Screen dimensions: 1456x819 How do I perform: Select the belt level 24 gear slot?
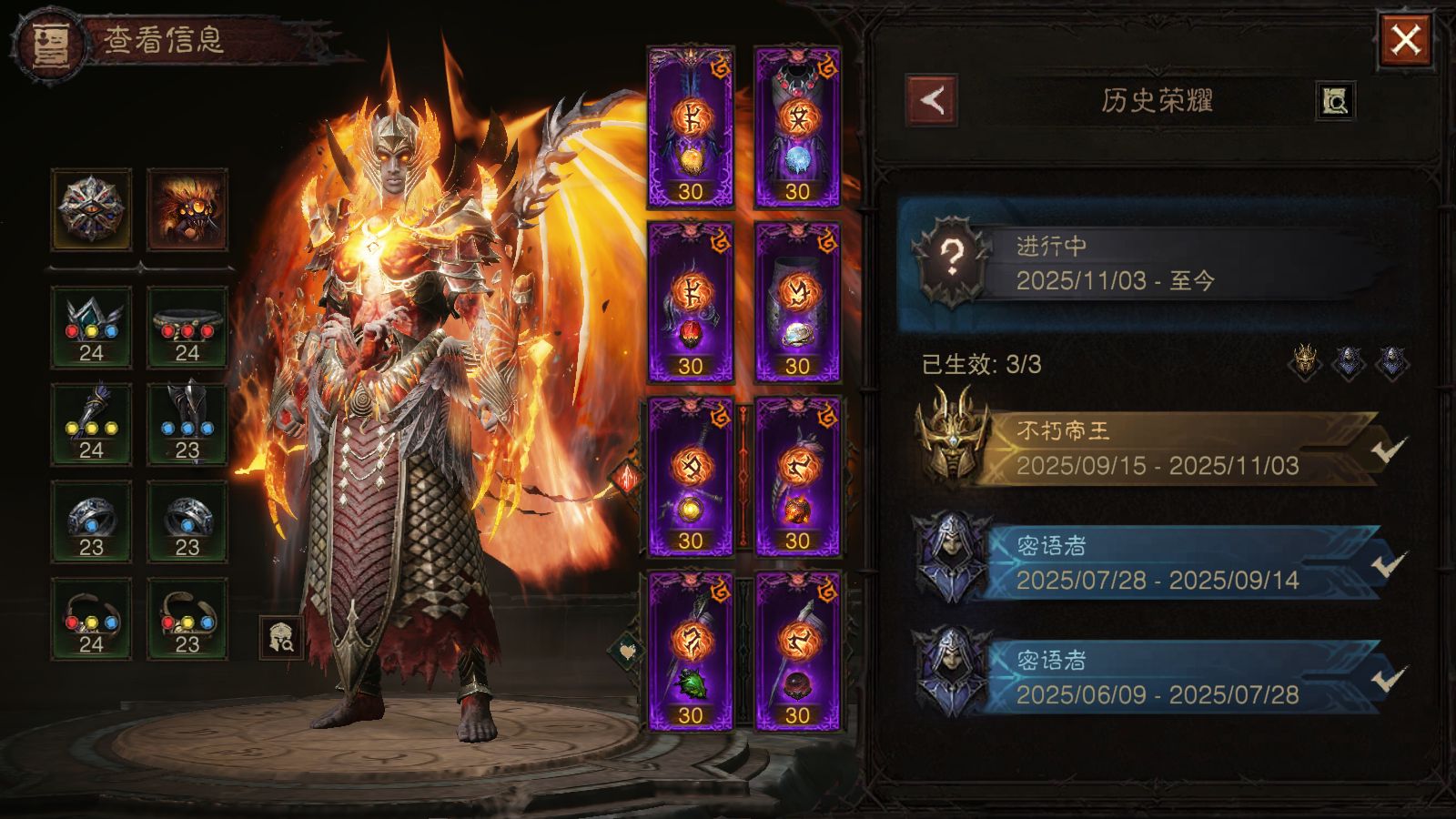point(187,328)
